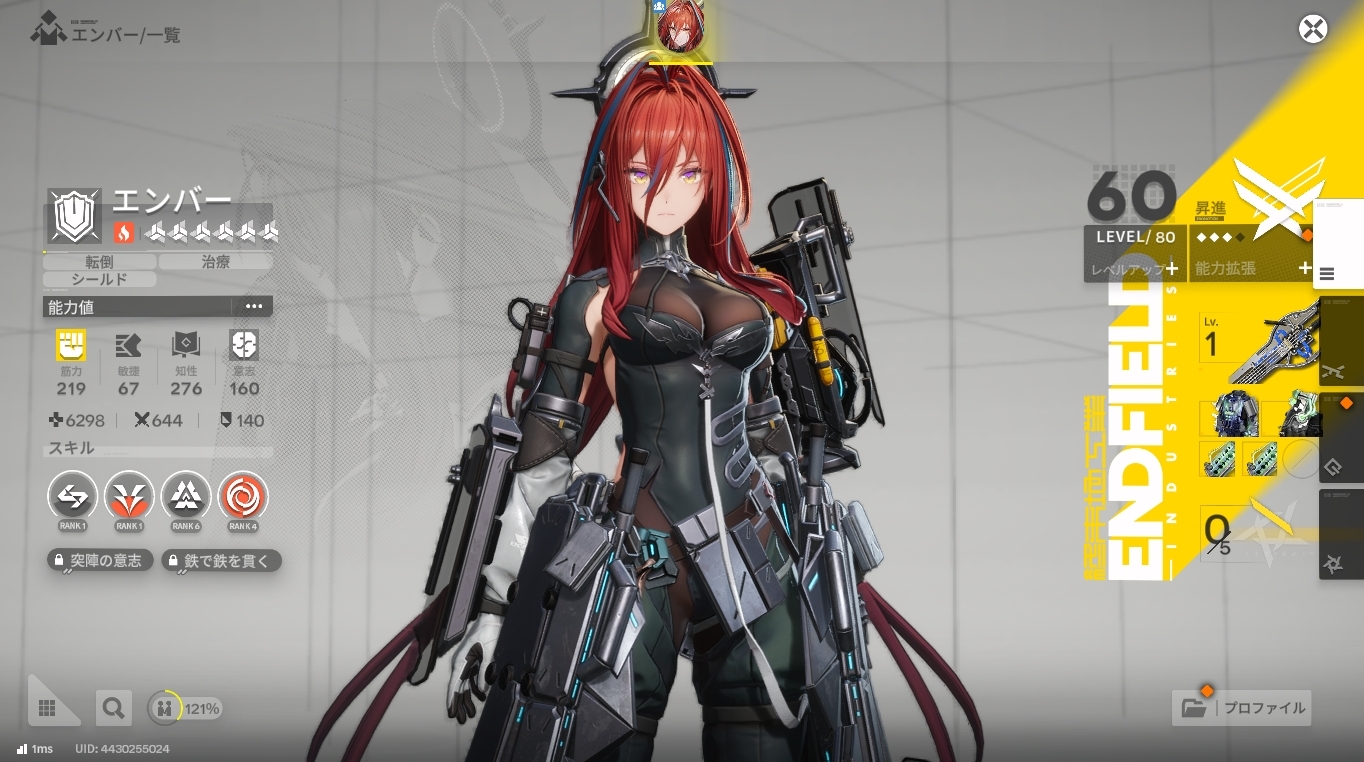
Task: Select the character portrait at the top
Action: 681,27
